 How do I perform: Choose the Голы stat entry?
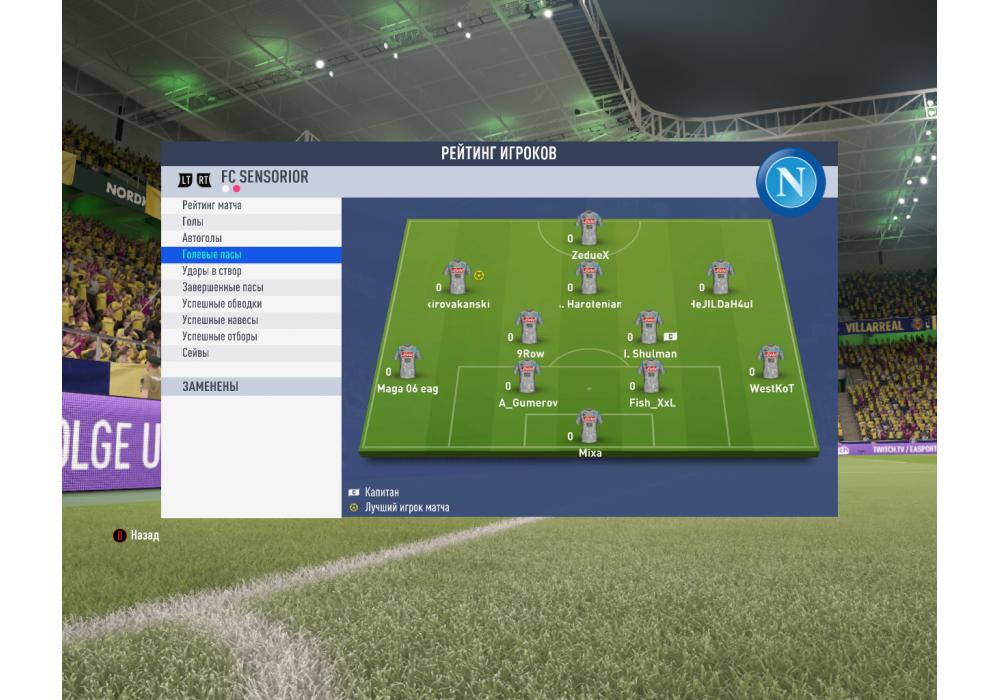250,222
